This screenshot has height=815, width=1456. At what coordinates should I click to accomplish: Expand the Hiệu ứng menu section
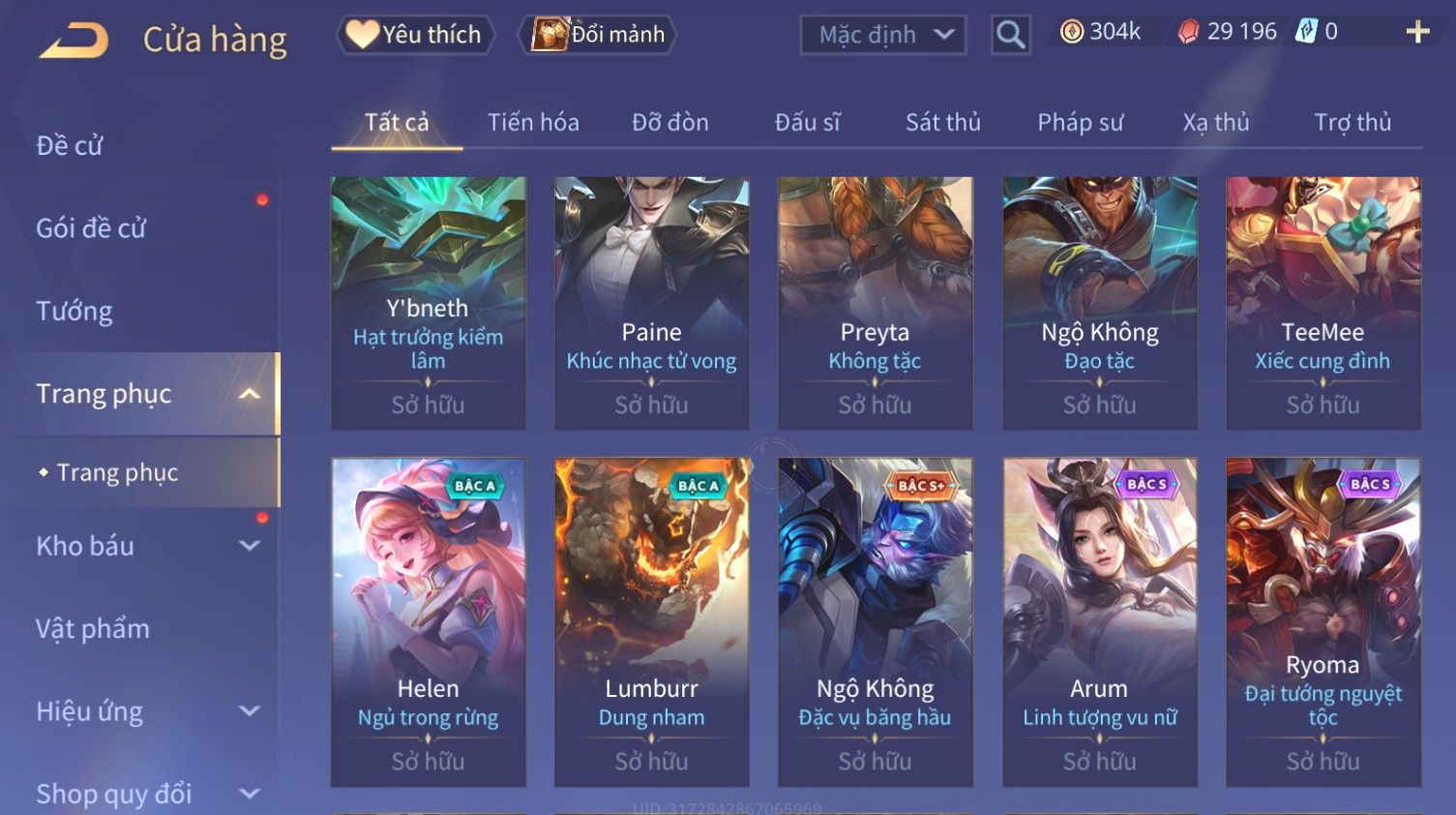[145, 711]
